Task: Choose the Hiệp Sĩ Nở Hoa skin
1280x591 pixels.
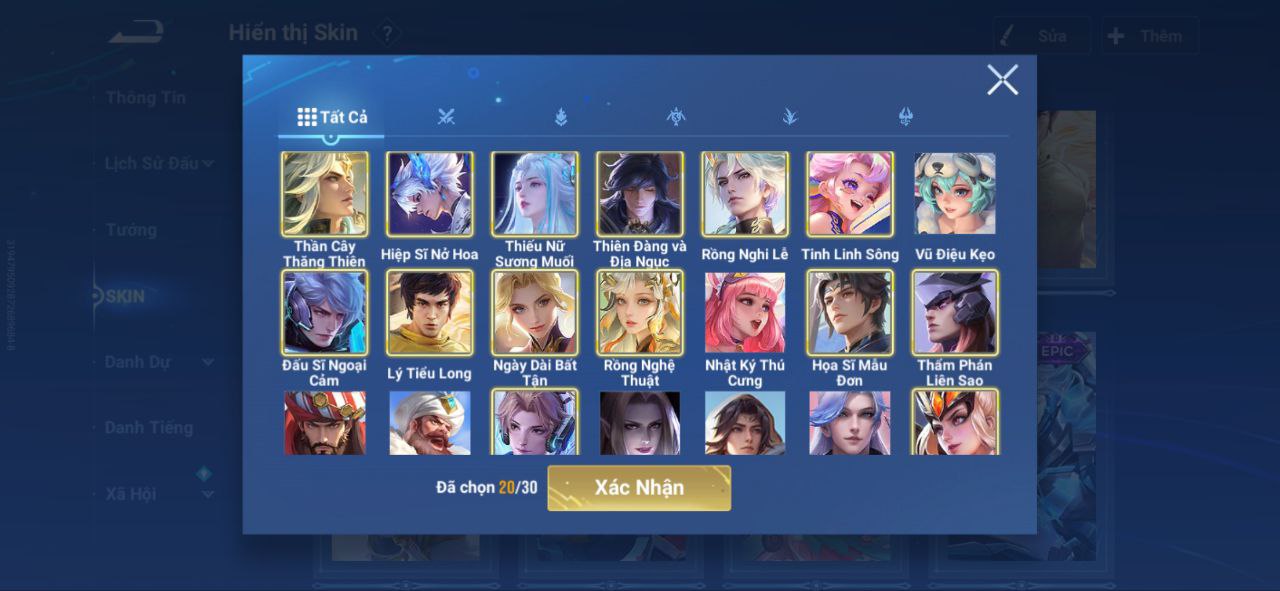Action: point(430,194)
